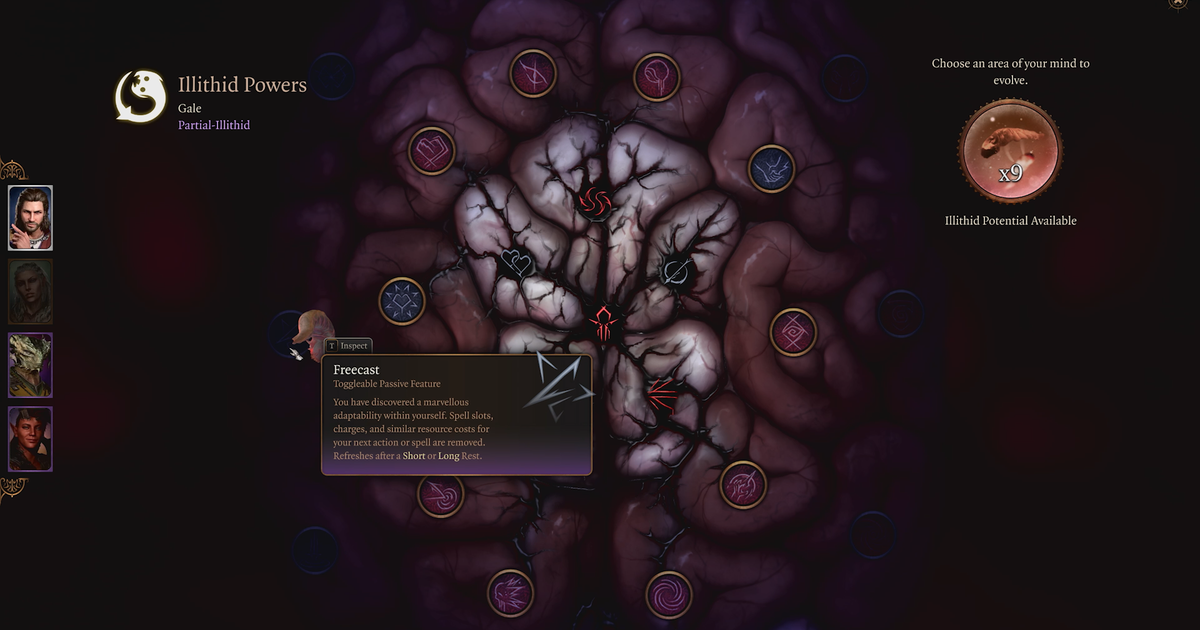Switch to the greyed-out elf companion portrait

[31, 291]
